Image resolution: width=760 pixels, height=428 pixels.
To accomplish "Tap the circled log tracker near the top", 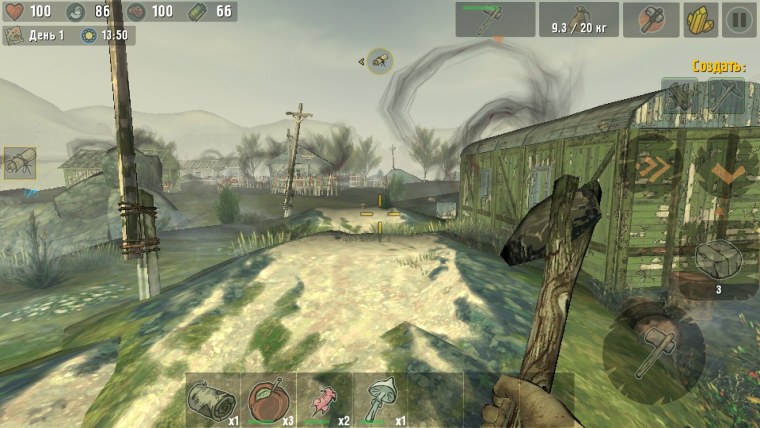I will [380, 61].
